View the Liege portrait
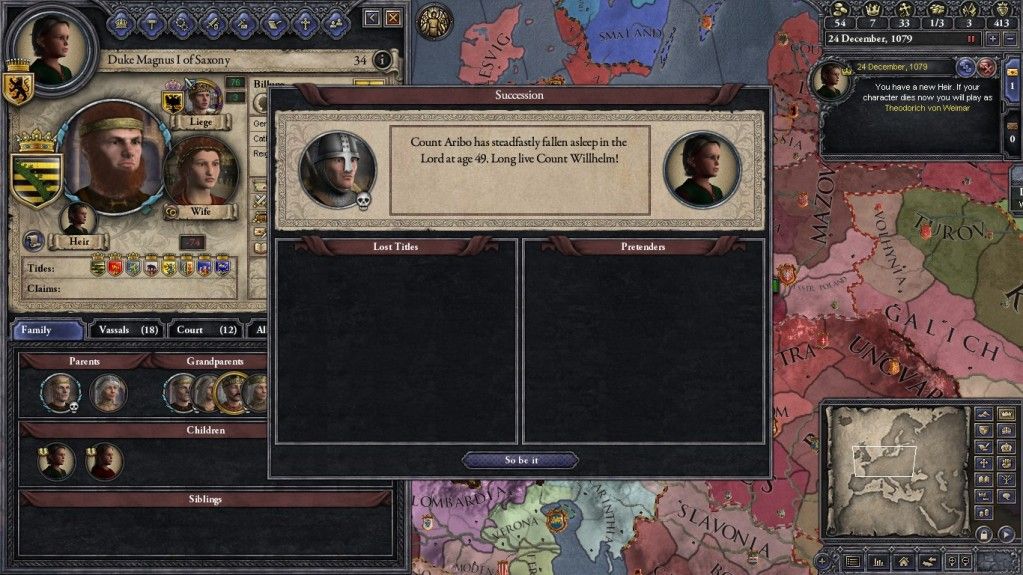The width and height of the screenshot is (1023, 575). (203, 100)
